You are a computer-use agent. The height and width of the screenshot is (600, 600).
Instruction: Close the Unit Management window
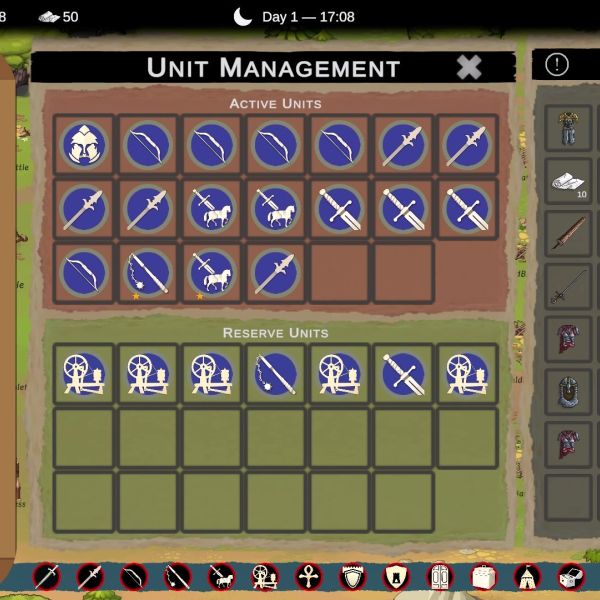pyautogui.click(x=468, y=67)
